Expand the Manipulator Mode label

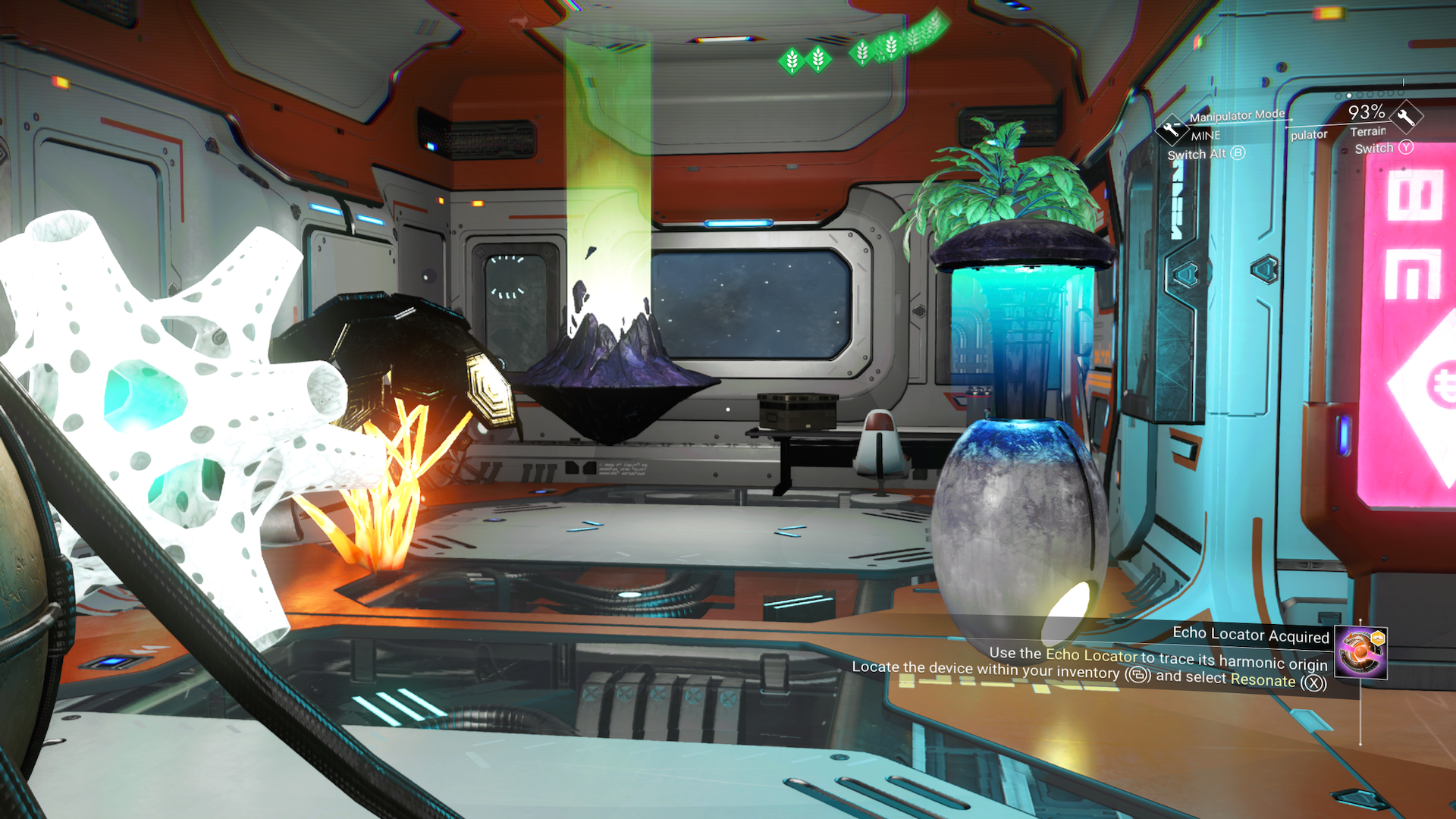1238,115
